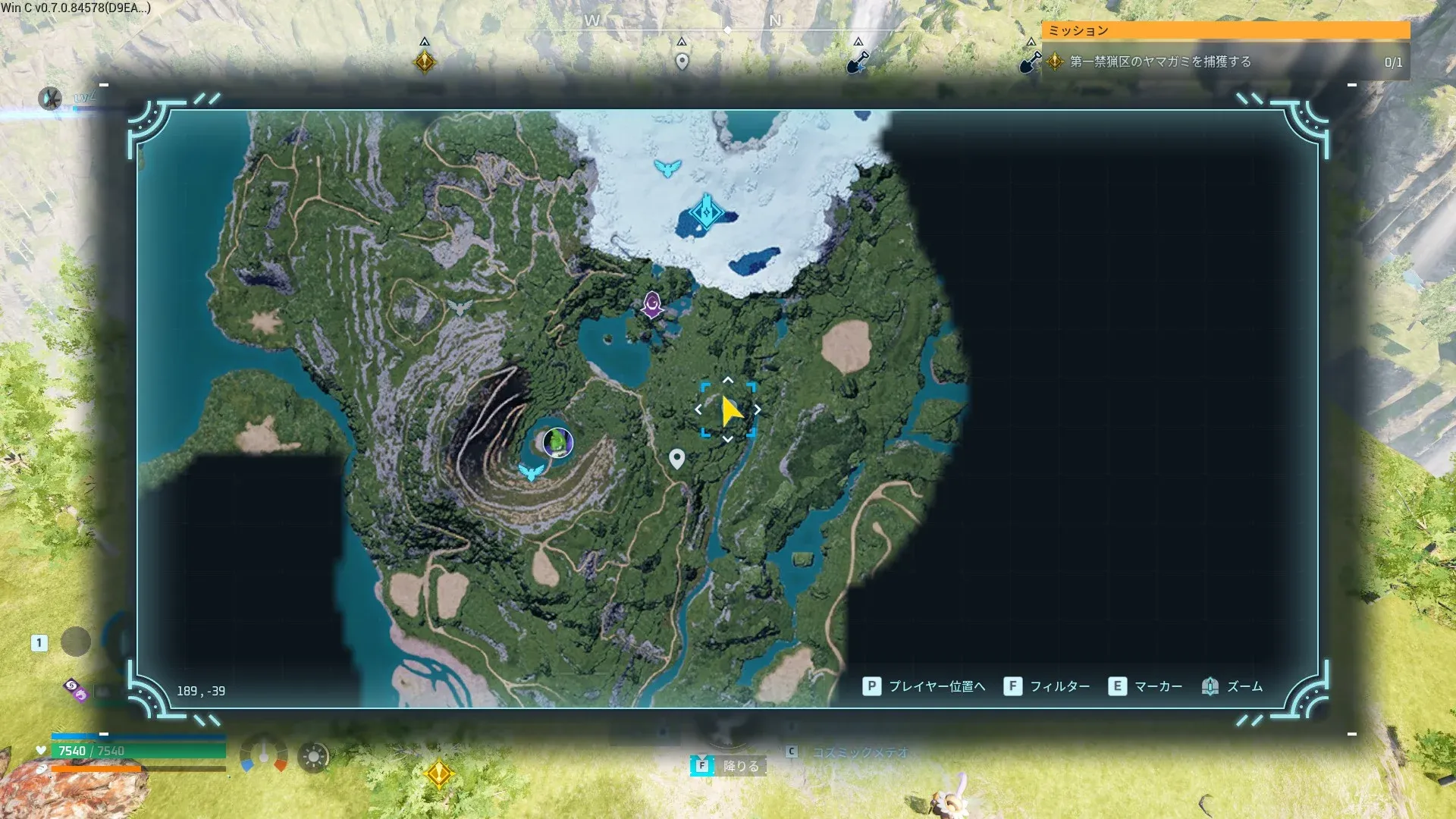Open the Yamagami capture mission tracker
1456x819 pixels.
(x=1226, y=61)
